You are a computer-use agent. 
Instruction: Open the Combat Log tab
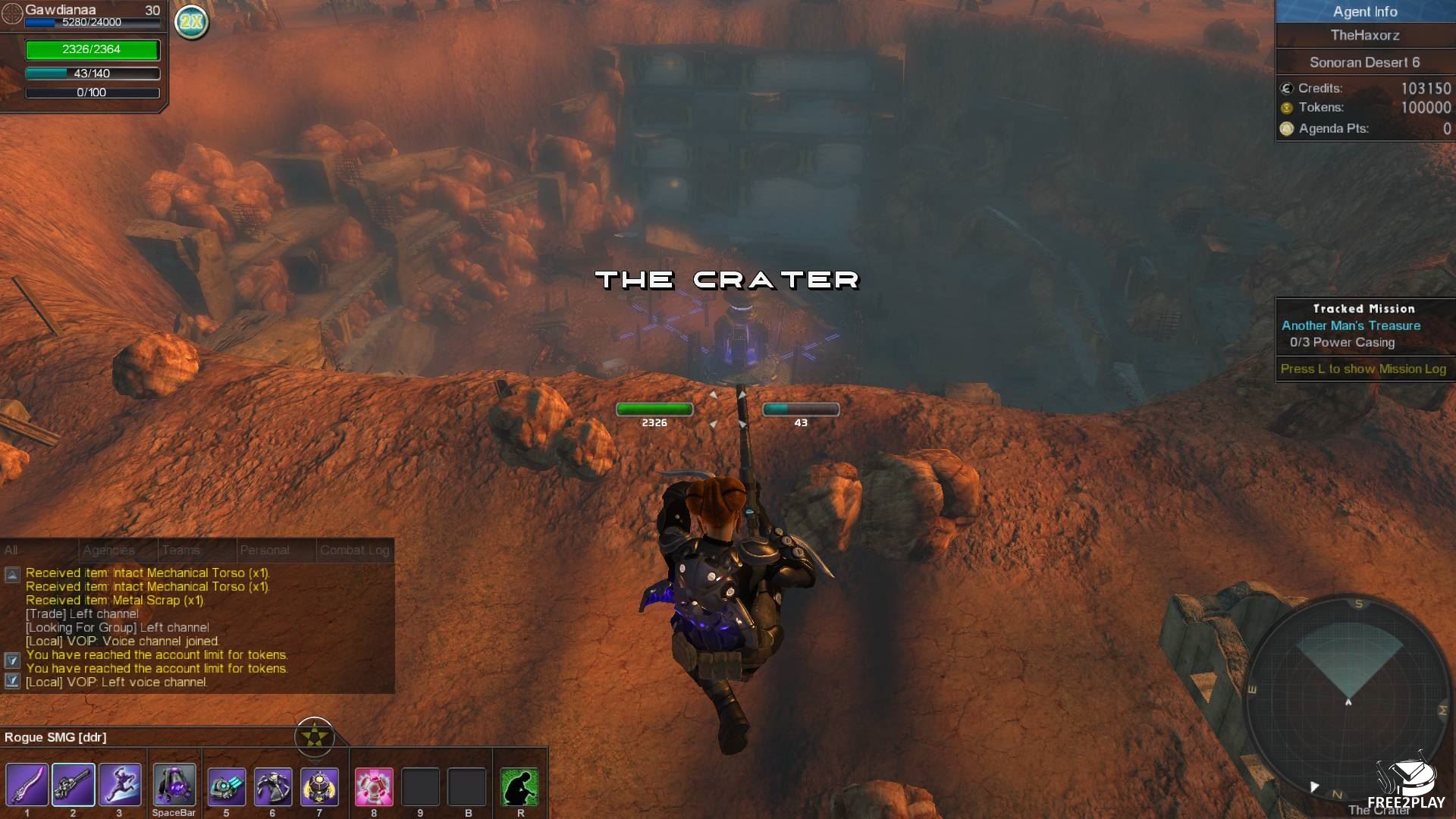coord(354,550)
